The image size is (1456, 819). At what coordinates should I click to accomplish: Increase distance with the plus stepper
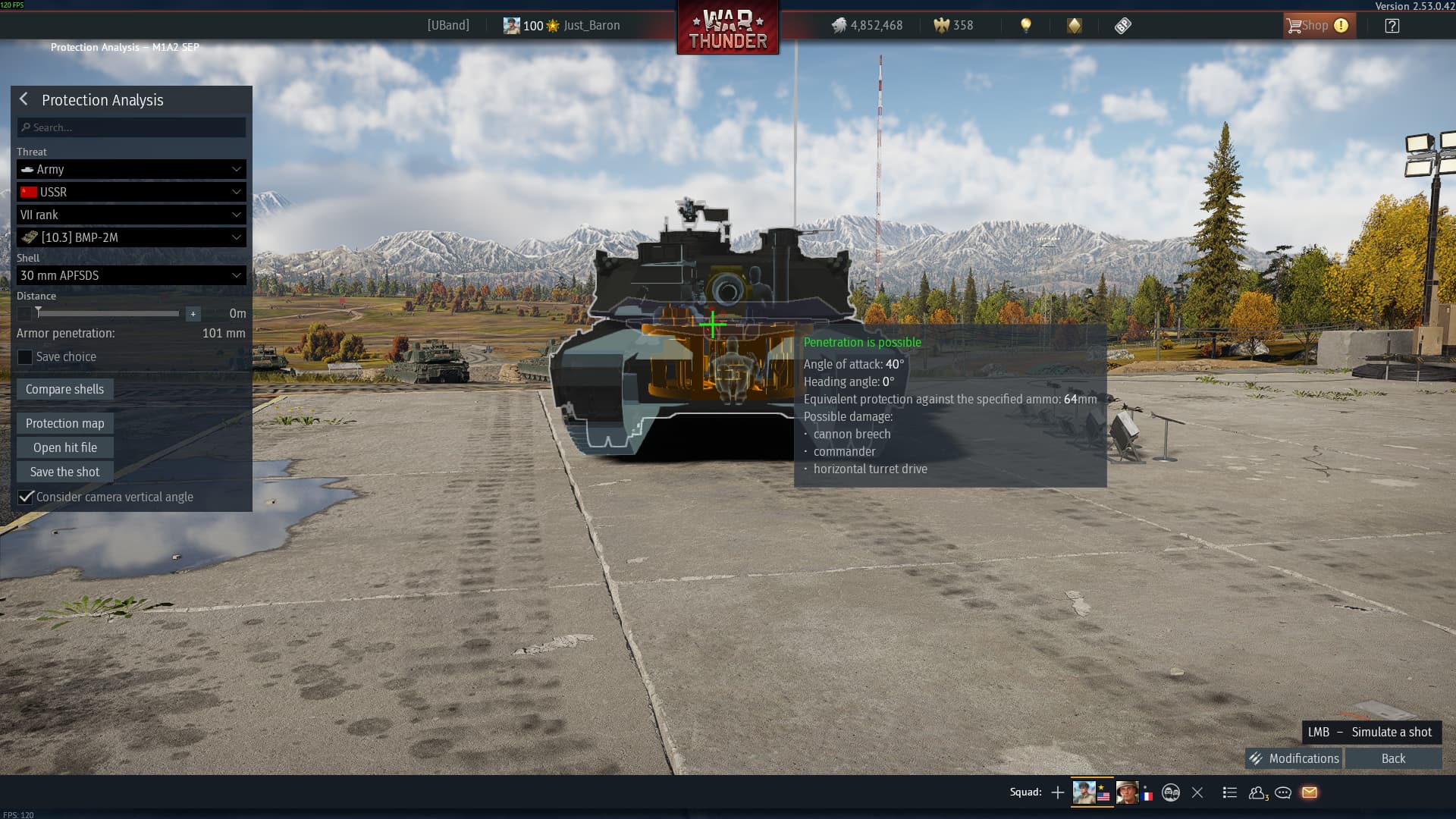click(193, 313)
